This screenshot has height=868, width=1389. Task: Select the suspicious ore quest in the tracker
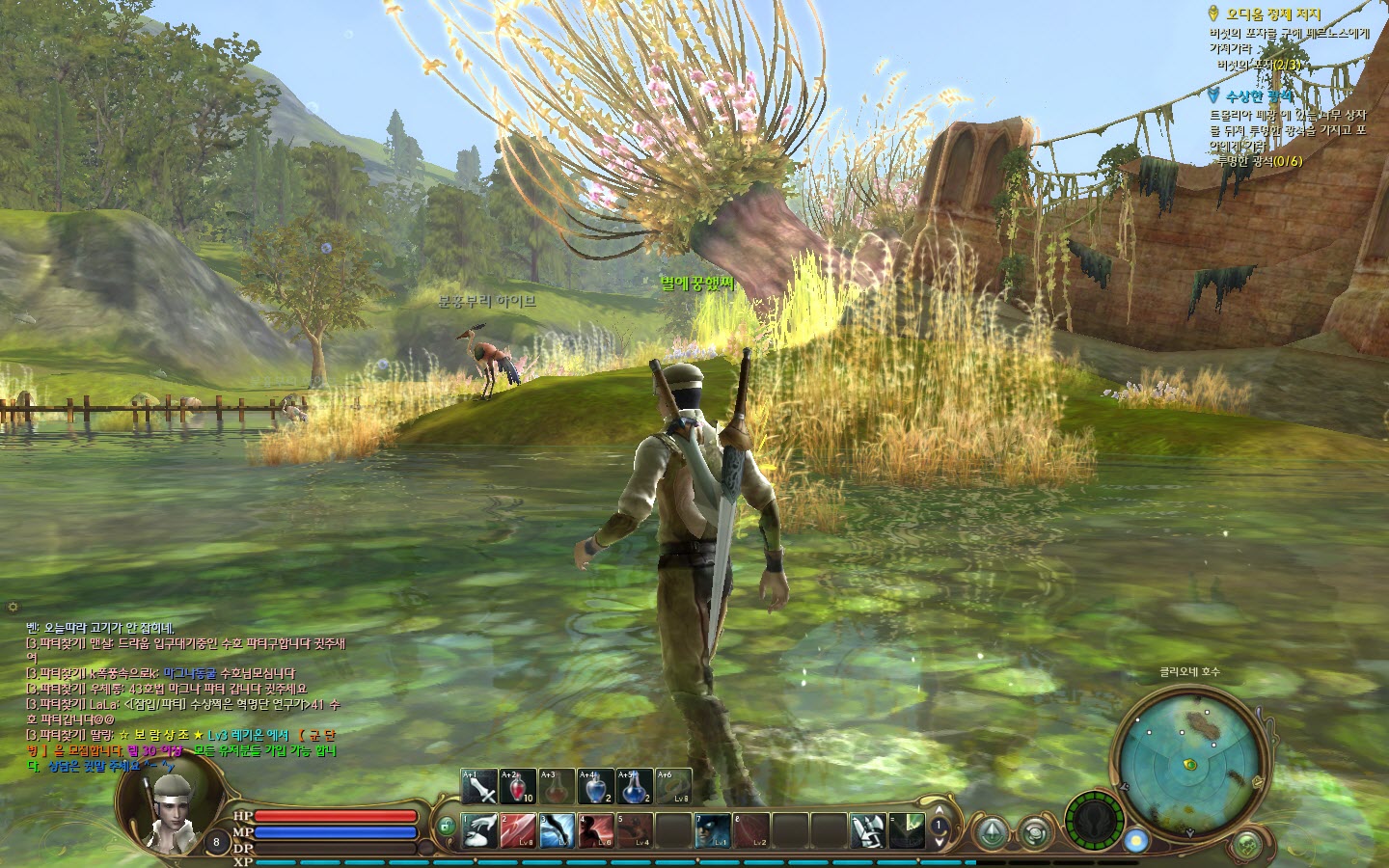coord(1258,96)
